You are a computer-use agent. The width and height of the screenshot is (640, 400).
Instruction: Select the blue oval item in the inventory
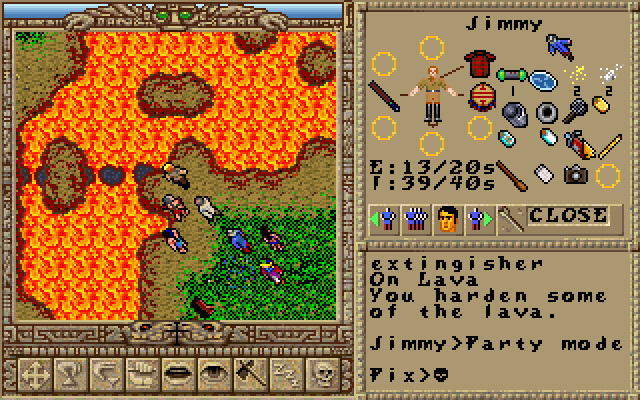point(544,79)
